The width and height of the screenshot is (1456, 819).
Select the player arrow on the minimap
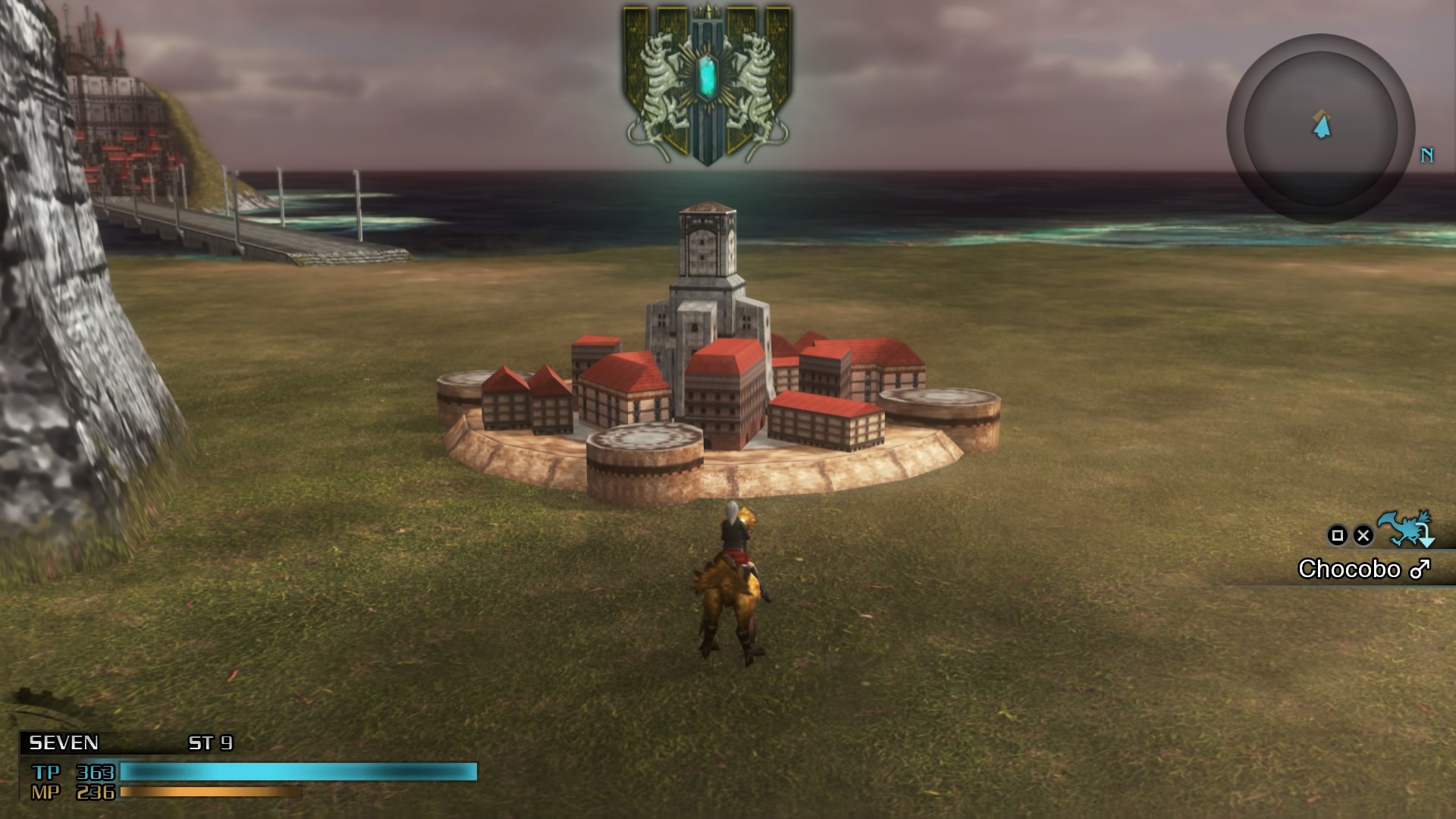(x=1322, y=125)
